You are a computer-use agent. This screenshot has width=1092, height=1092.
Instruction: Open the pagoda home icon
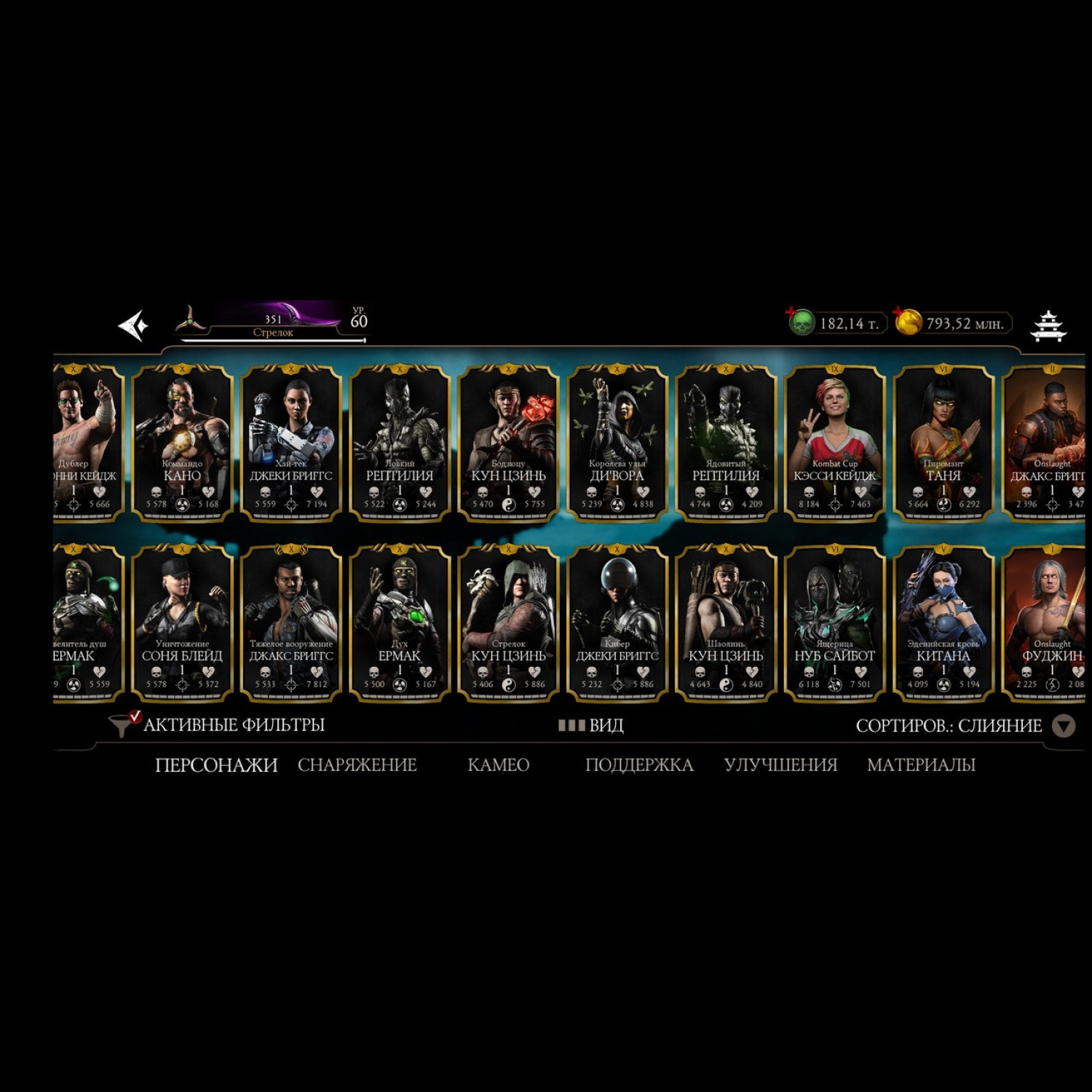pos(1048,325)
